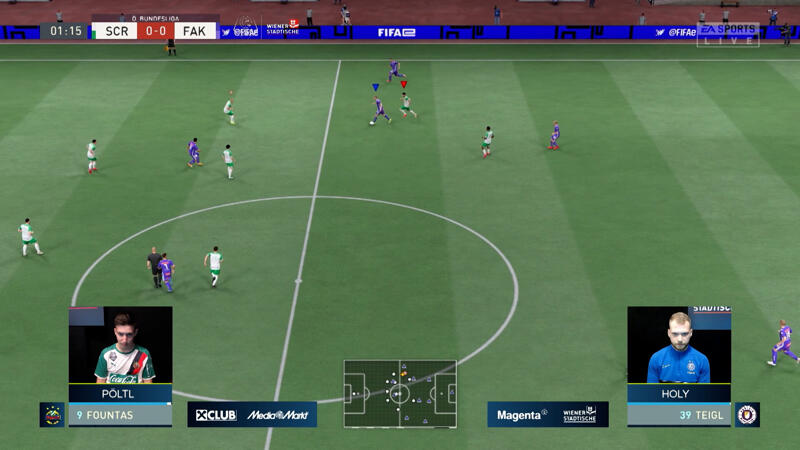Click the Austria Wien club crest
Screen dimensions: 800x450
[747, 414]
